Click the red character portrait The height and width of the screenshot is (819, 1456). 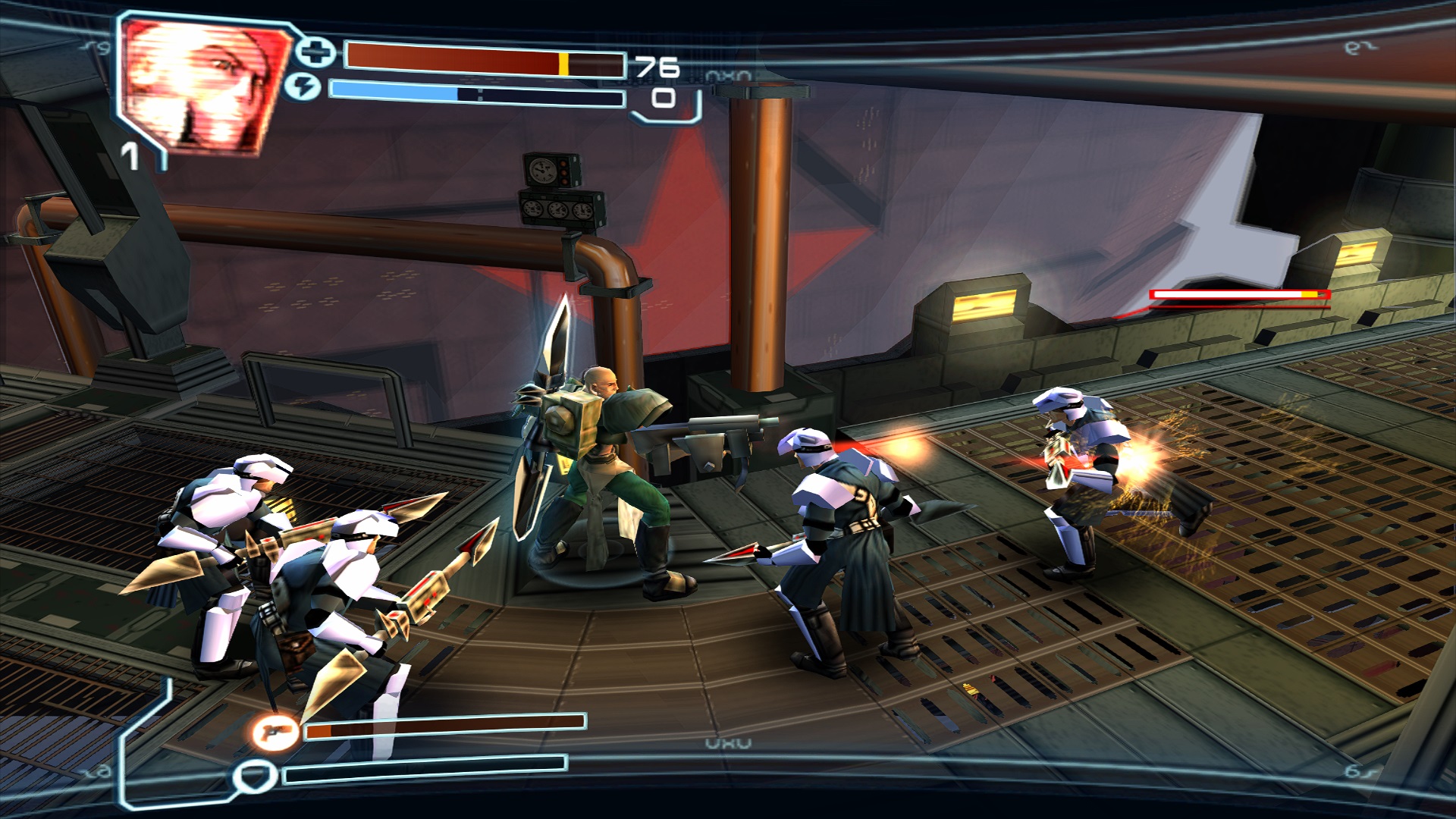click(x=203, y=83)
